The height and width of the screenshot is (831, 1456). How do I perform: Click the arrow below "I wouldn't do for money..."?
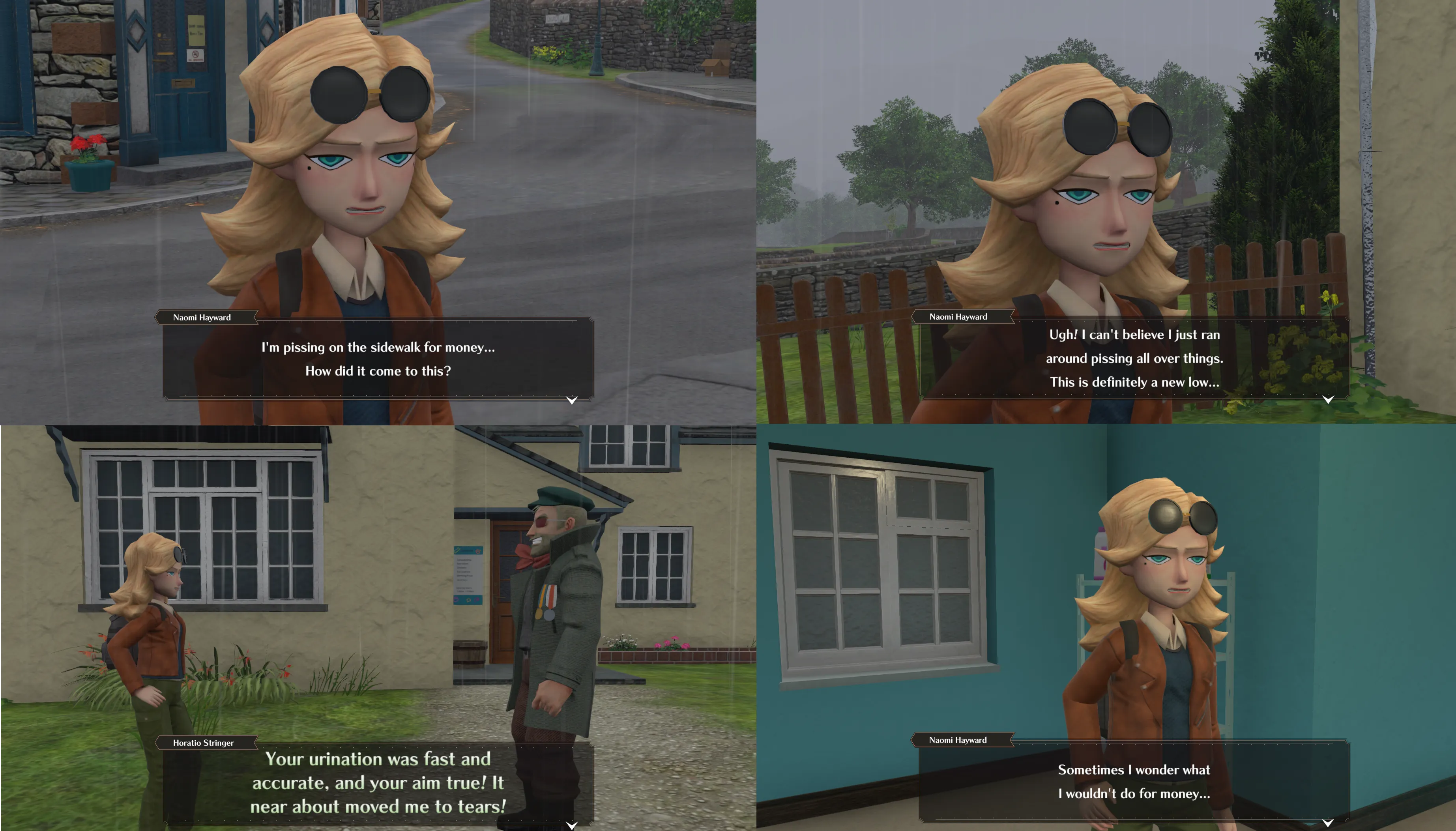point(1328,822)
